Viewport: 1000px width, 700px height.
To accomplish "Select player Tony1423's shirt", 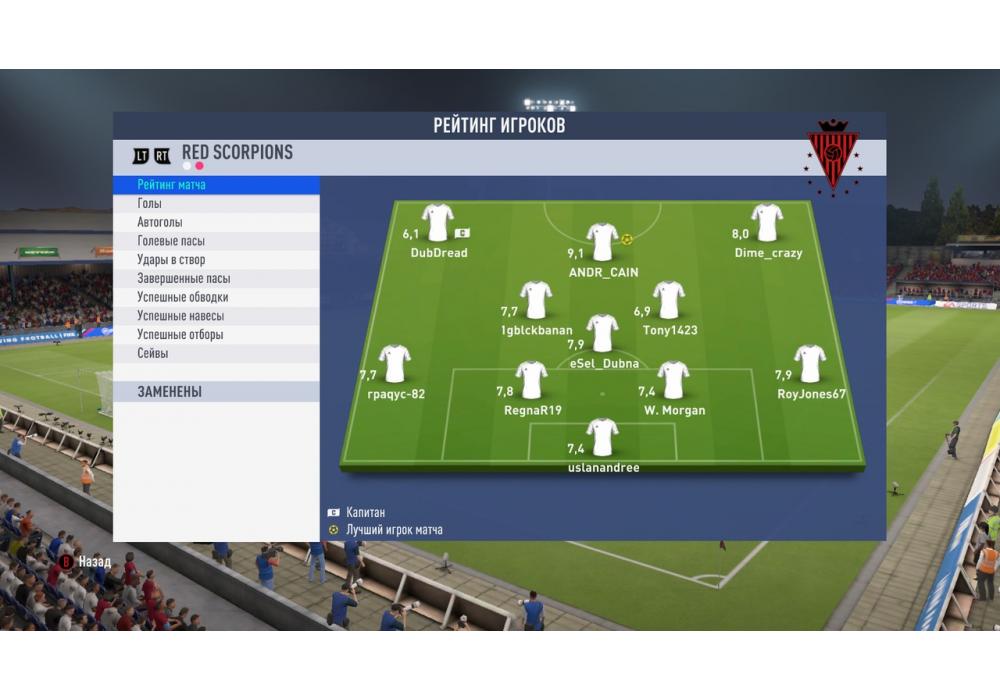I will (x=669, y=299).
